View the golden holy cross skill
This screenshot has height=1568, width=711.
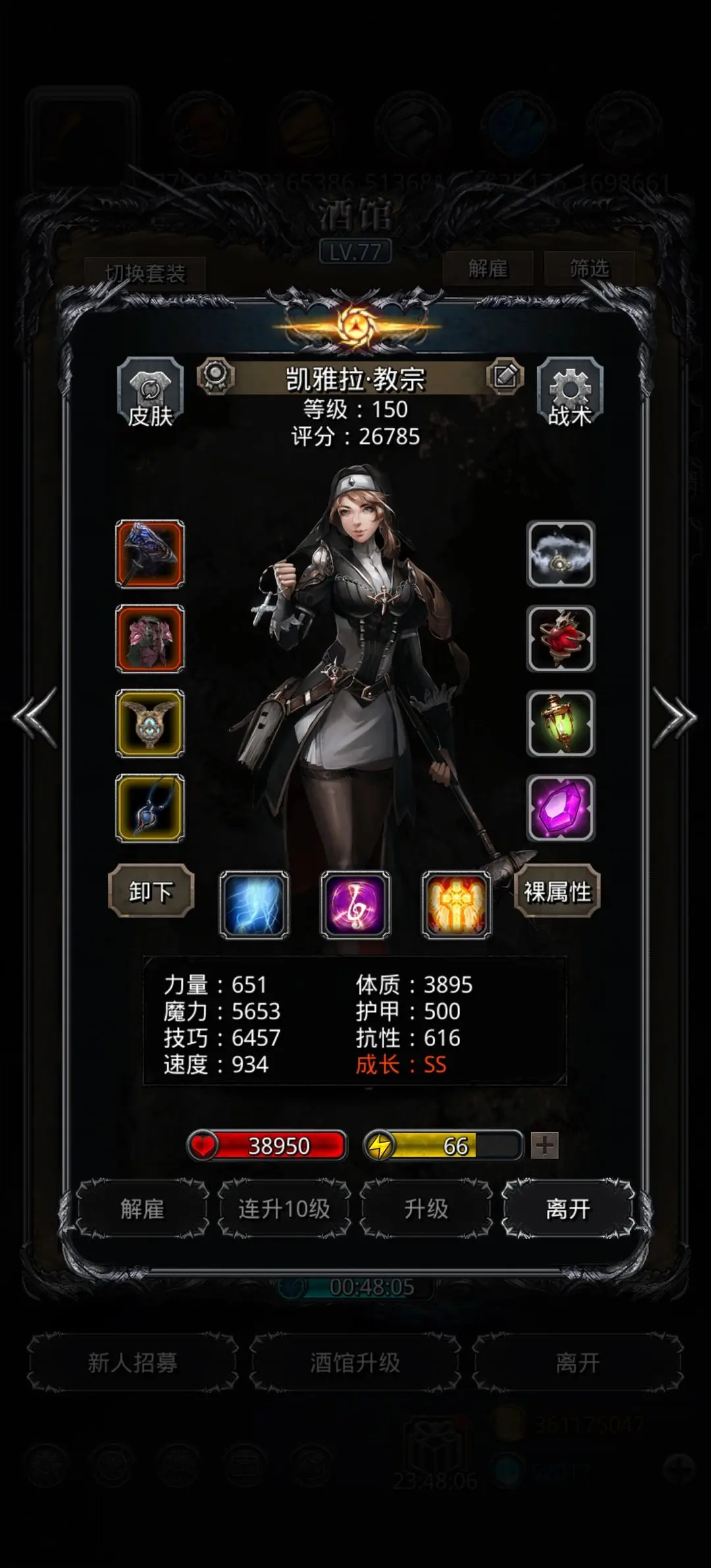[x=457, y=904]
